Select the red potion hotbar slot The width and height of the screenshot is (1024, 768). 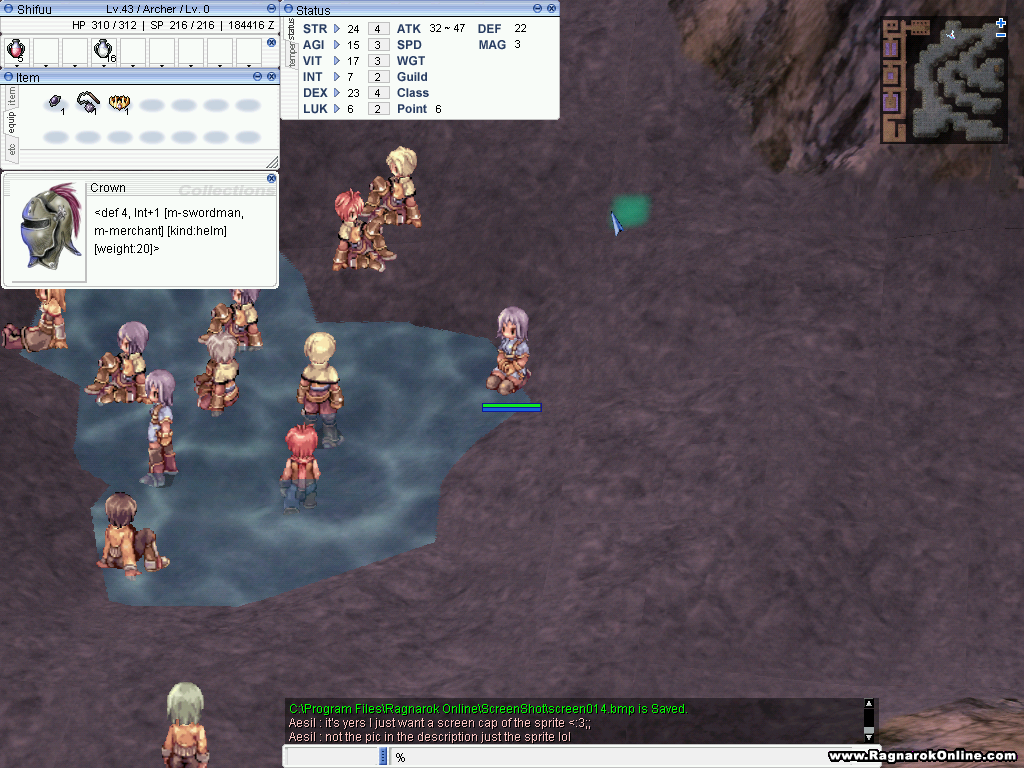[16, 48]
